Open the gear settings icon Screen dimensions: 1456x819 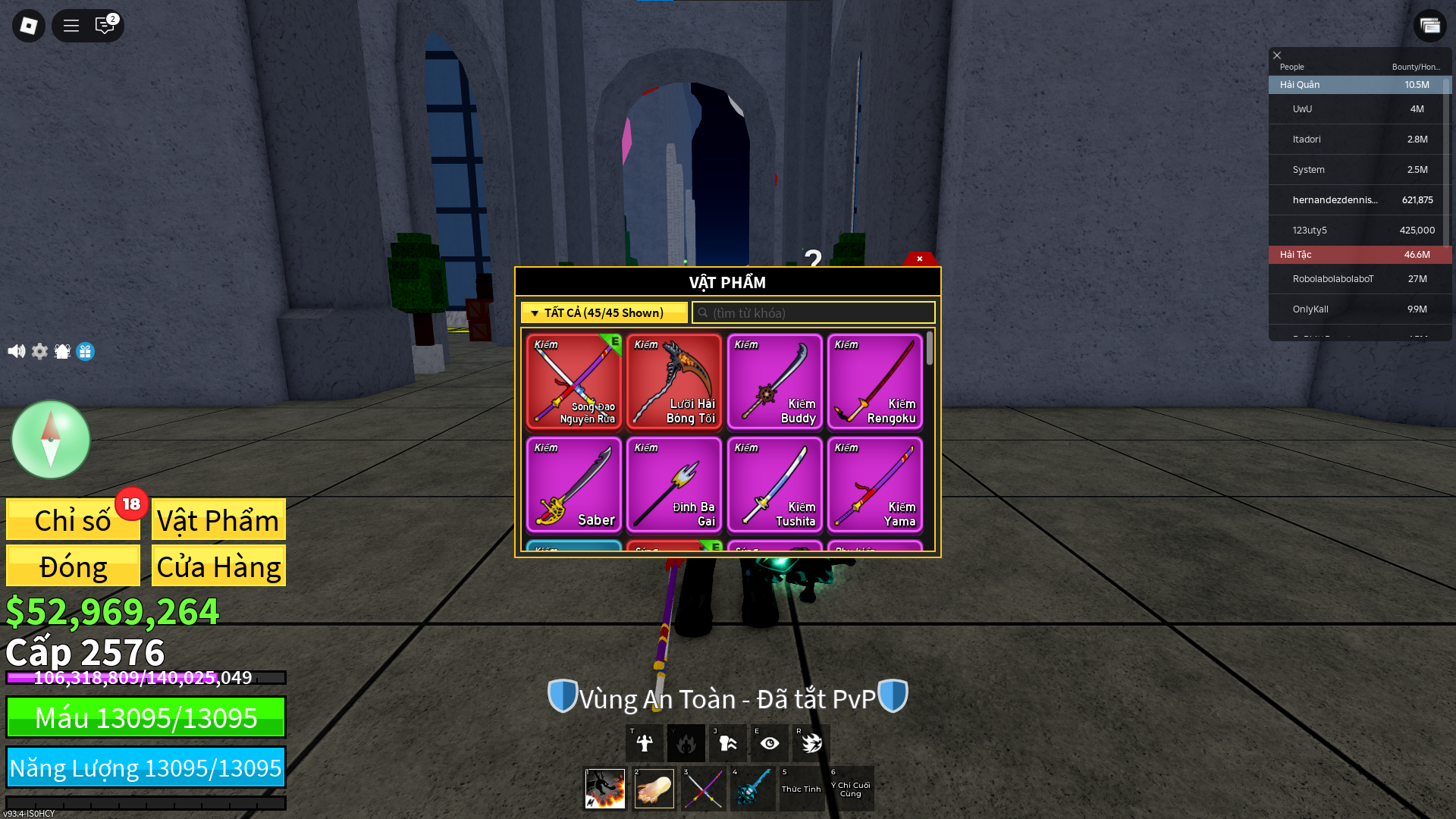[x=39, y=351]
